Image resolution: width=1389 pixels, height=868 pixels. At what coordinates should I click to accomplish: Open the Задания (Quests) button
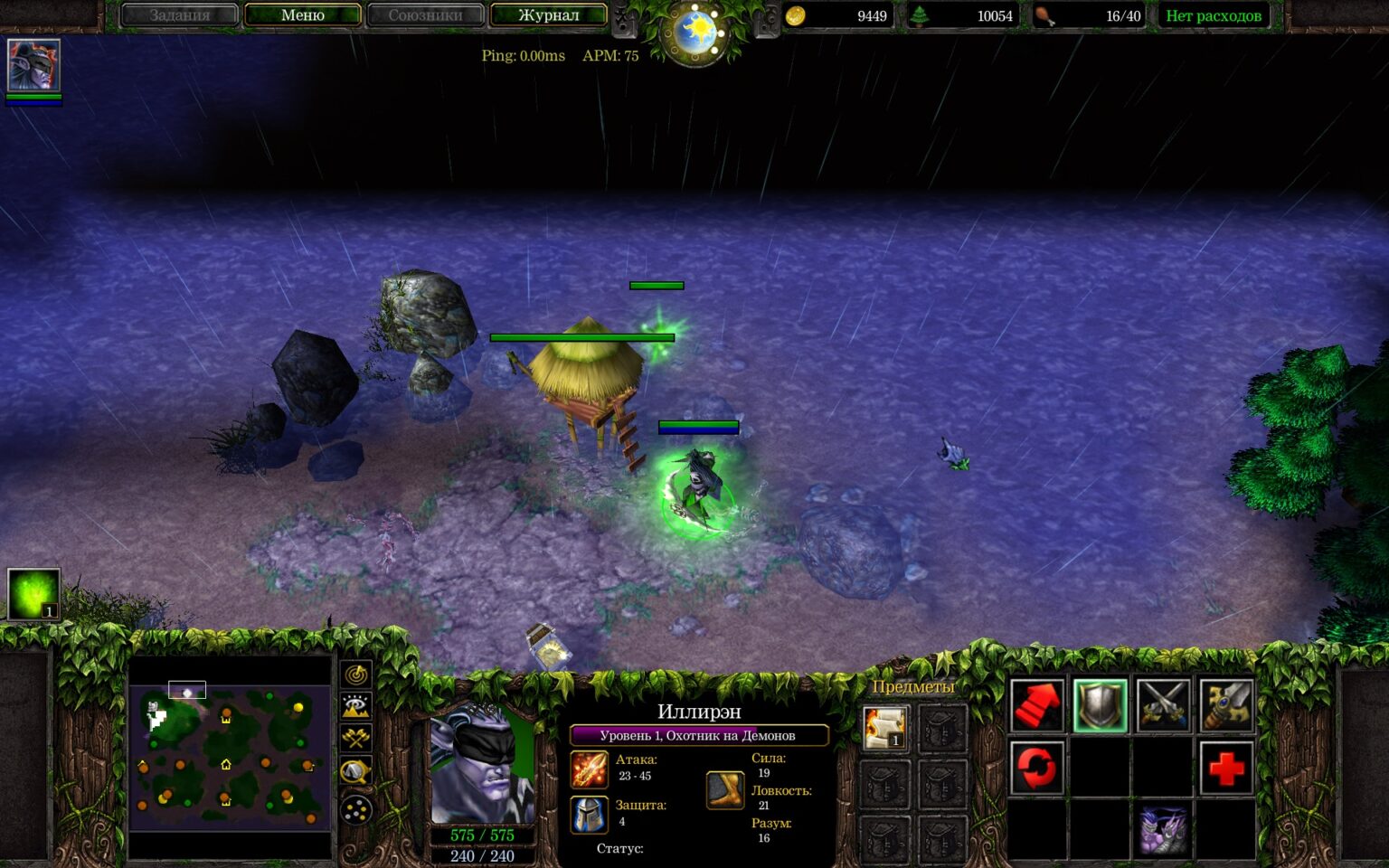(179, 15)
